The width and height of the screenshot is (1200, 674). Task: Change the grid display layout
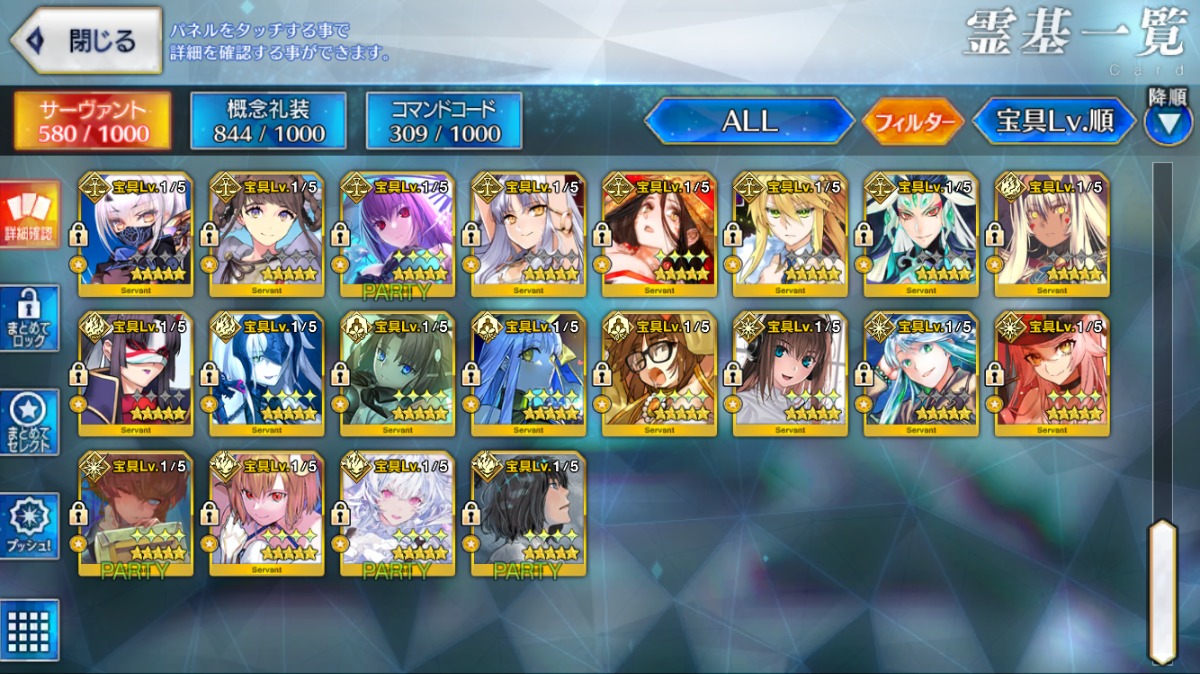point(29,629)
